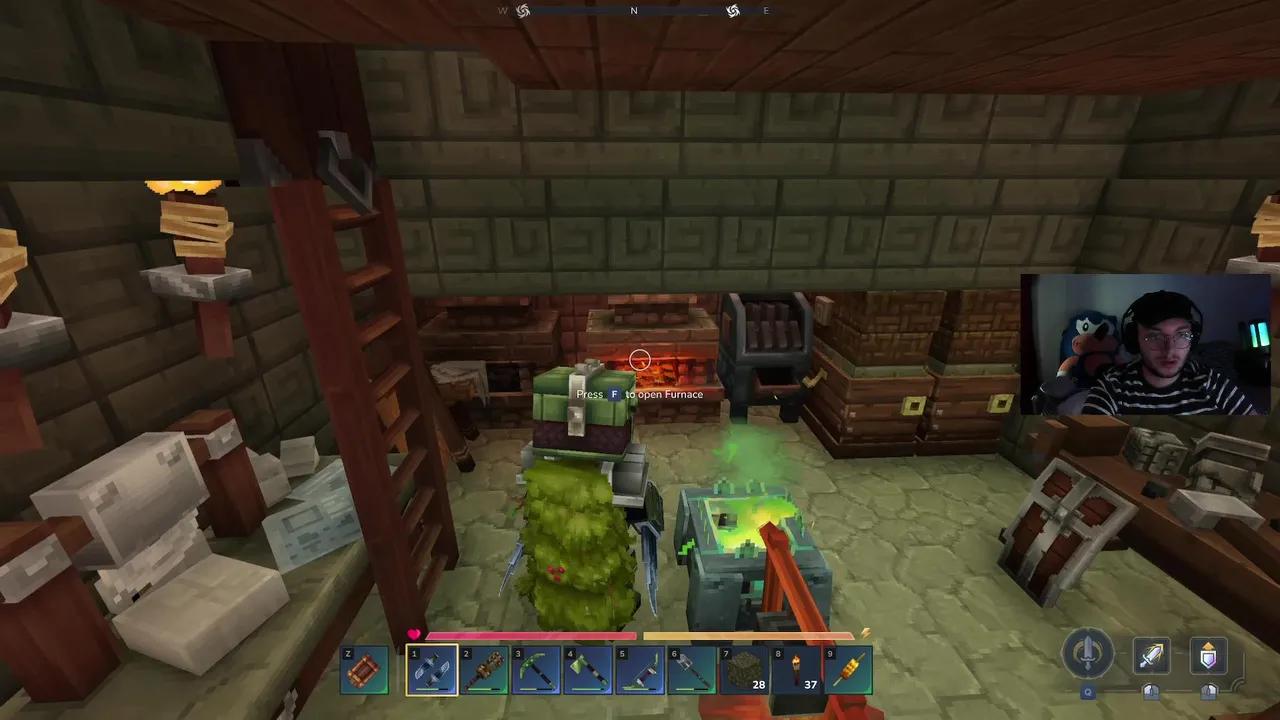Toggle the Z utility slot item
The image size is (1280, 720).
364,668
